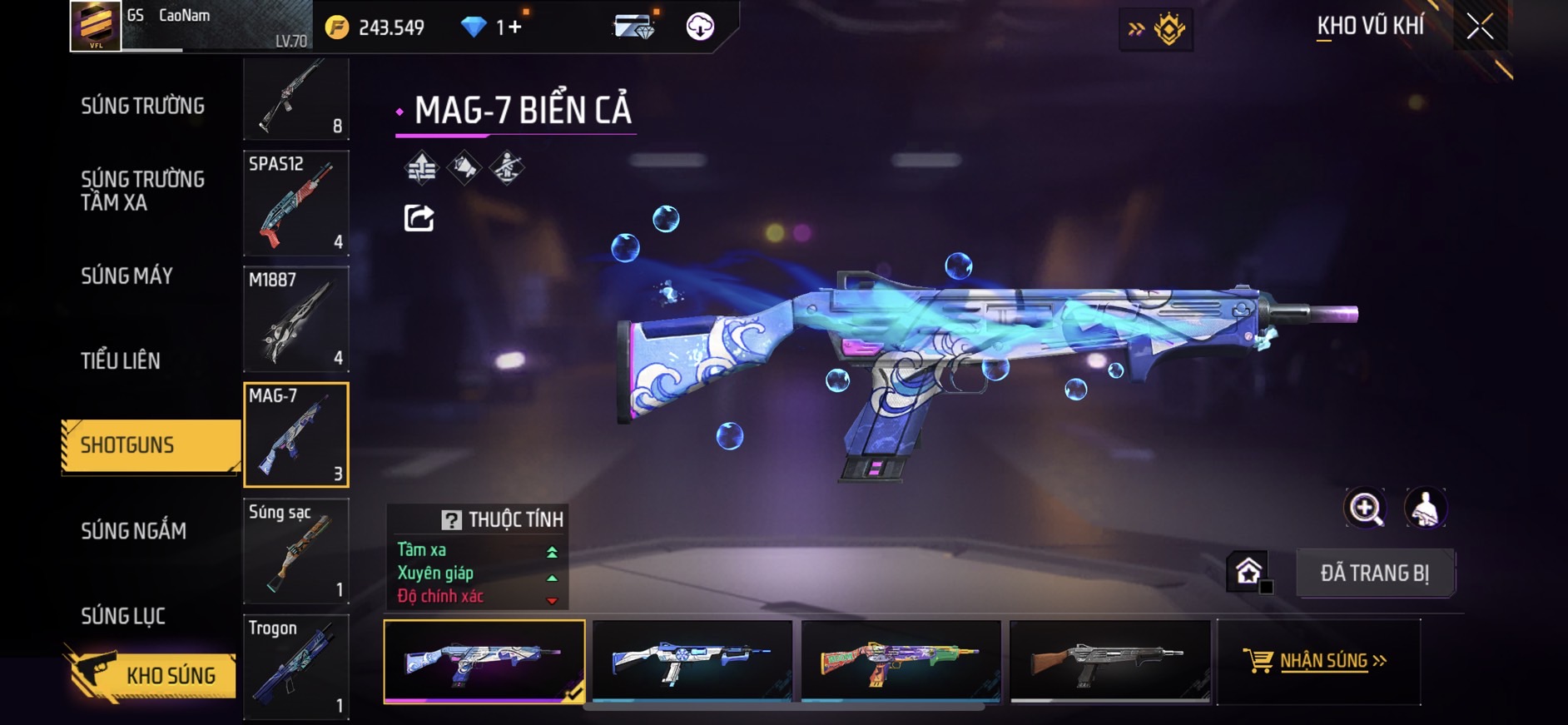
Task: Click the home icon near equip button
Action: click(x=1248, y=571)
